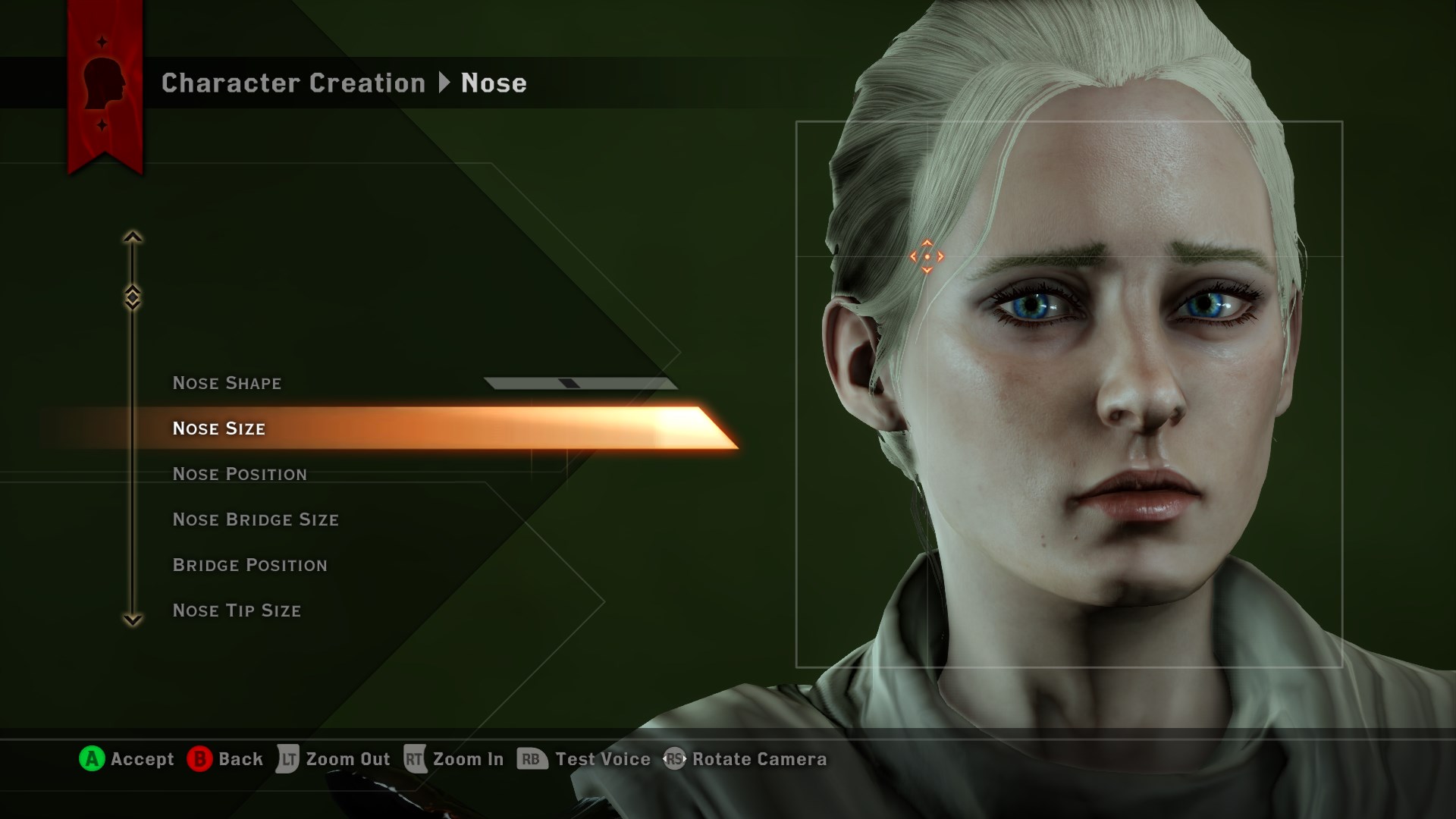Image resolution: width=1456 pixels, height=819 pixels.
Task: Select Nose Bridge Size
Action: 256,519
